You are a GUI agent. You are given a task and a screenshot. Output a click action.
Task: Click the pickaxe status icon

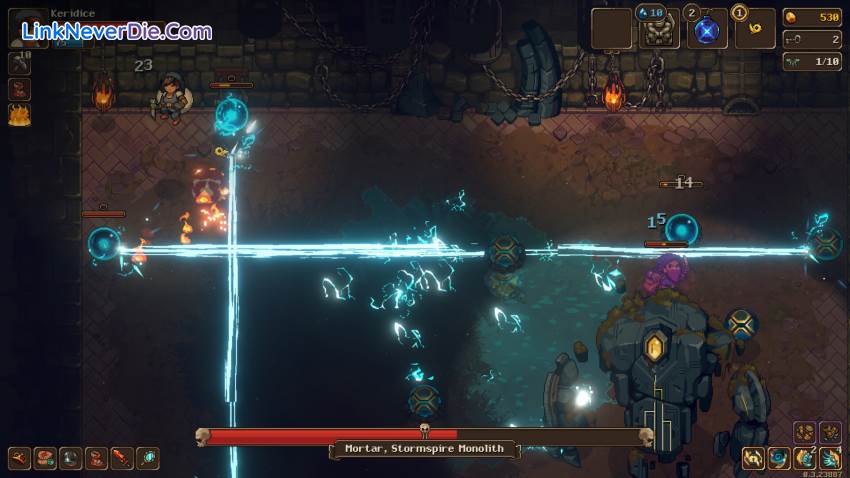point(20,63)
